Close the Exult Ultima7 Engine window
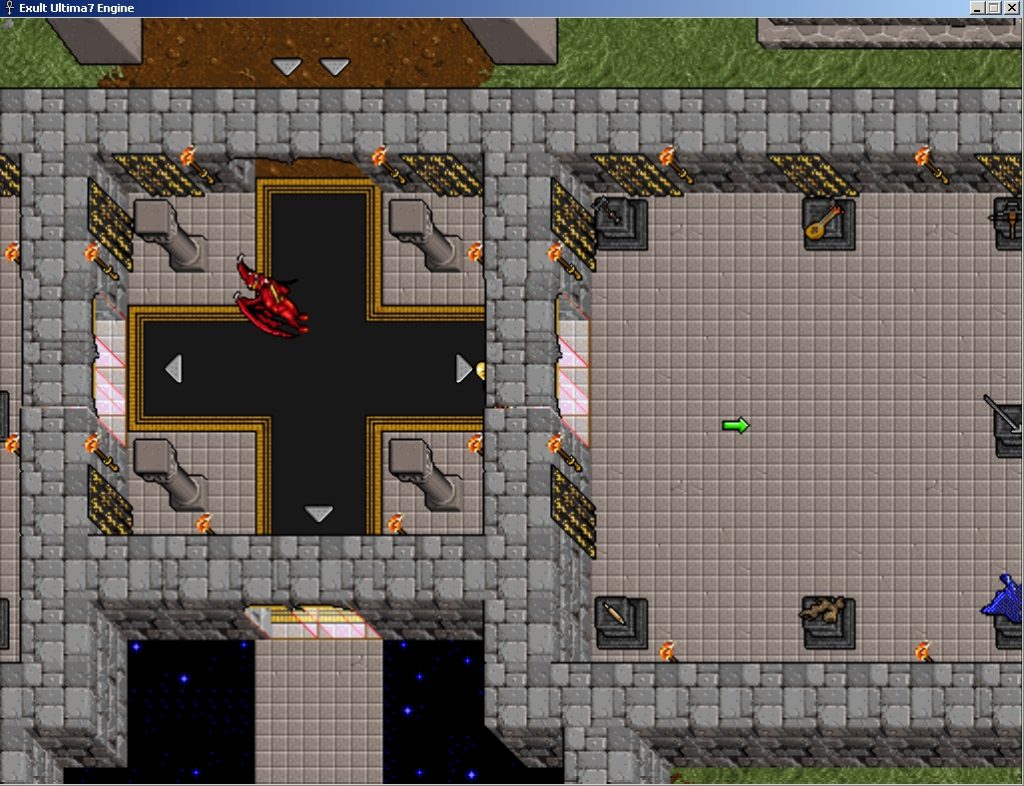The image size is (1024, 786). click(1012, 8)
